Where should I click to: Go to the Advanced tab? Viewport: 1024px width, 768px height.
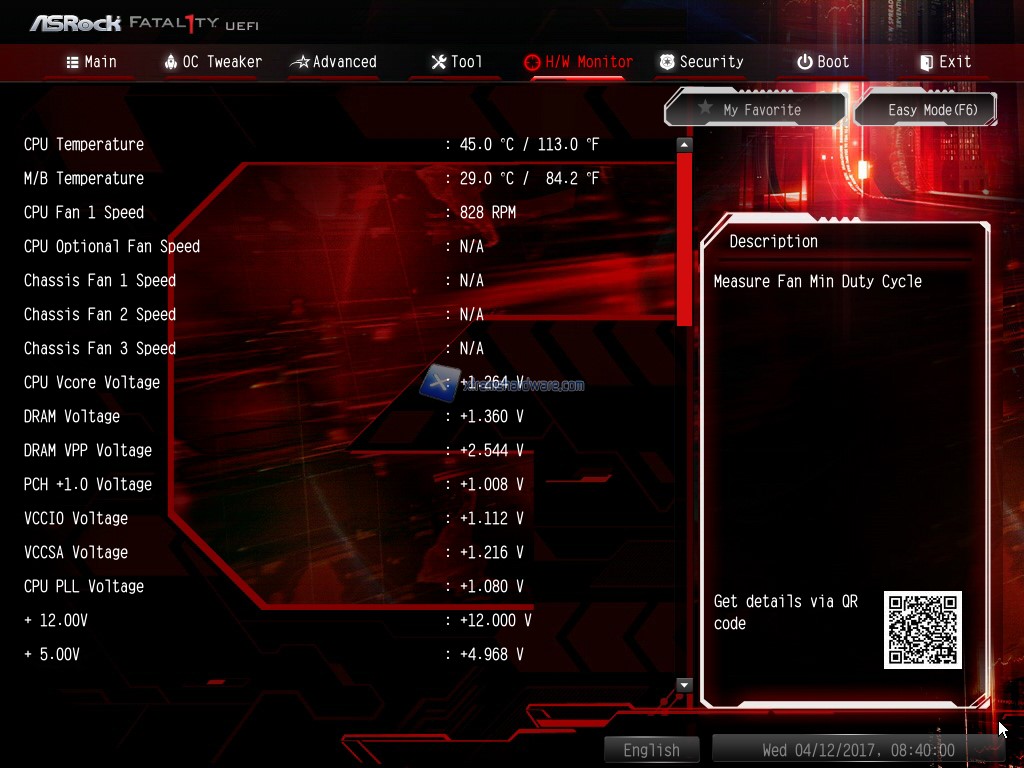coord(333,62)
